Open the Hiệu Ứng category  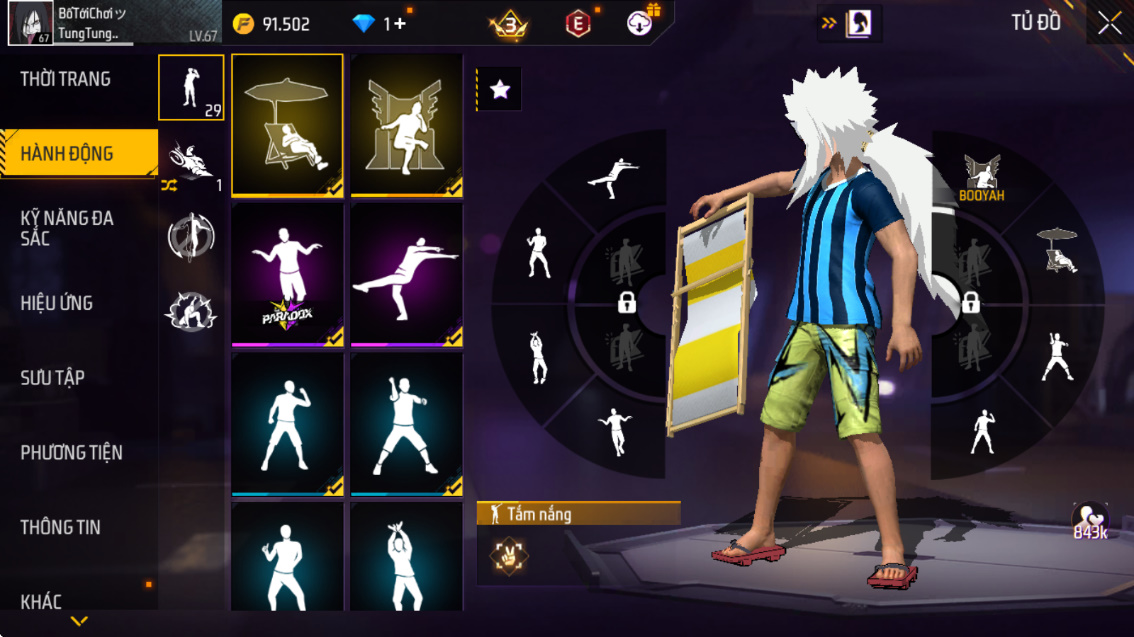[x=57, y=303]
